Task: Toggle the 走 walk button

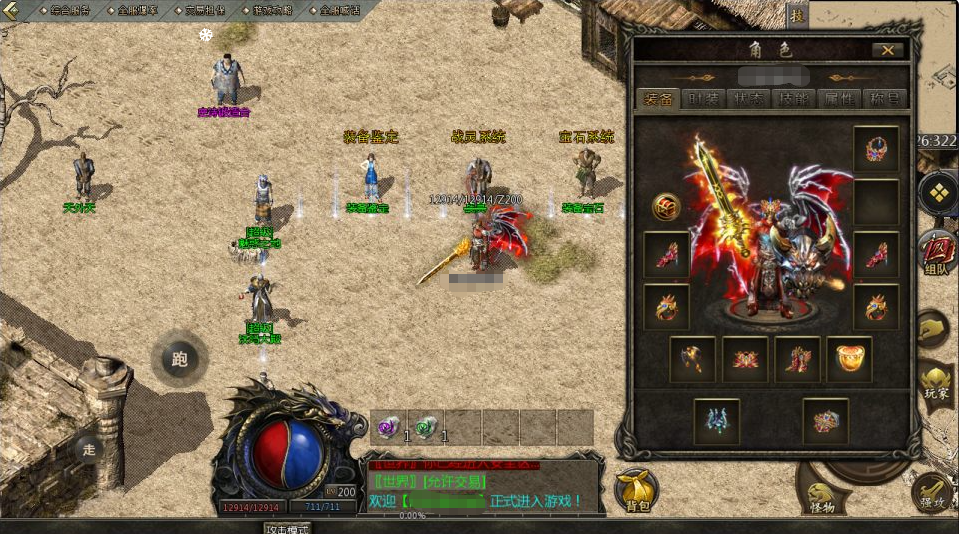Action: pyautogui.click(x=89, y=450)
